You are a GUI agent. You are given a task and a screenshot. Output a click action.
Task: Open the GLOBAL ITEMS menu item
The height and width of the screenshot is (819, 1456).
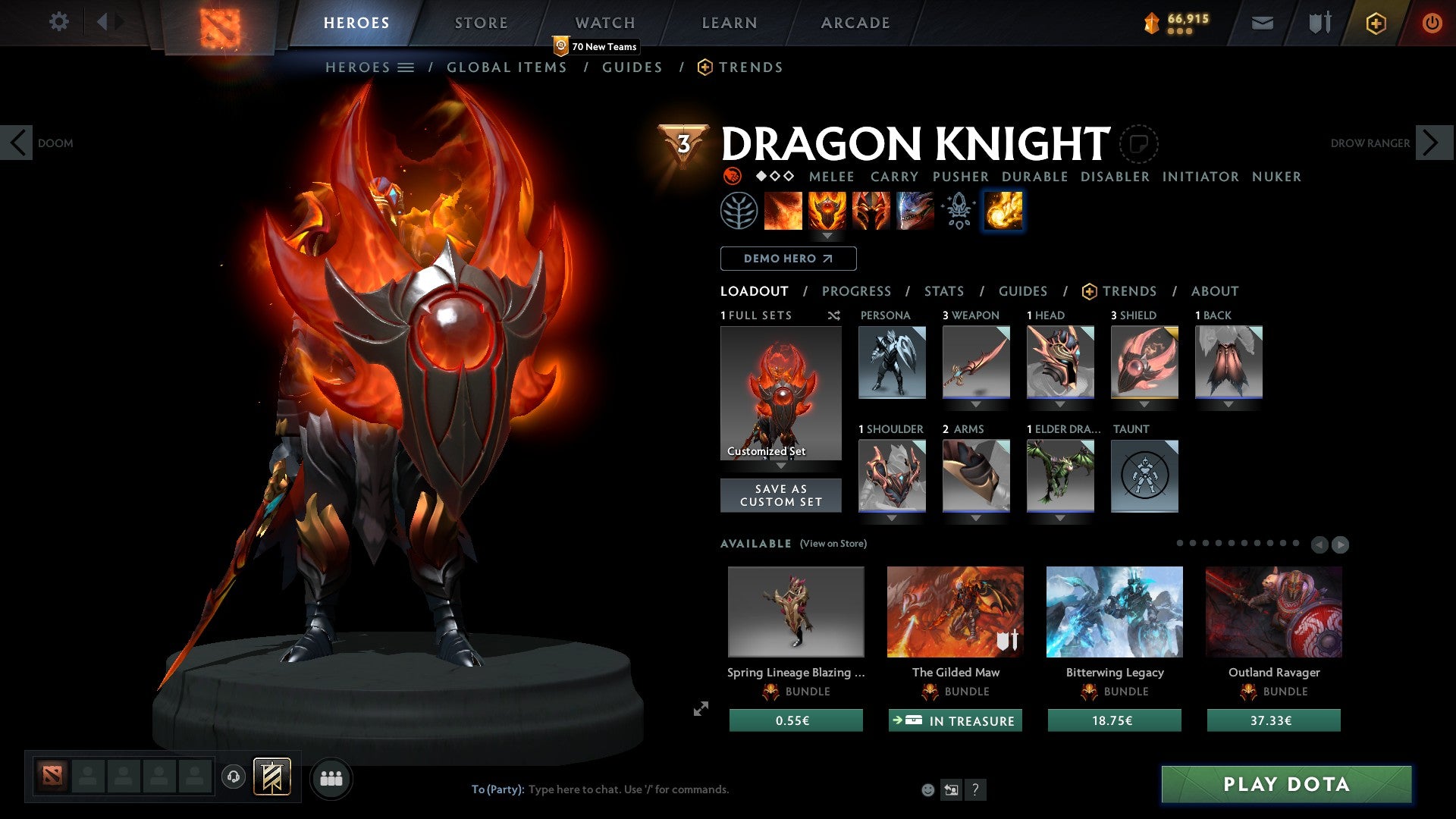click(507, 67)
